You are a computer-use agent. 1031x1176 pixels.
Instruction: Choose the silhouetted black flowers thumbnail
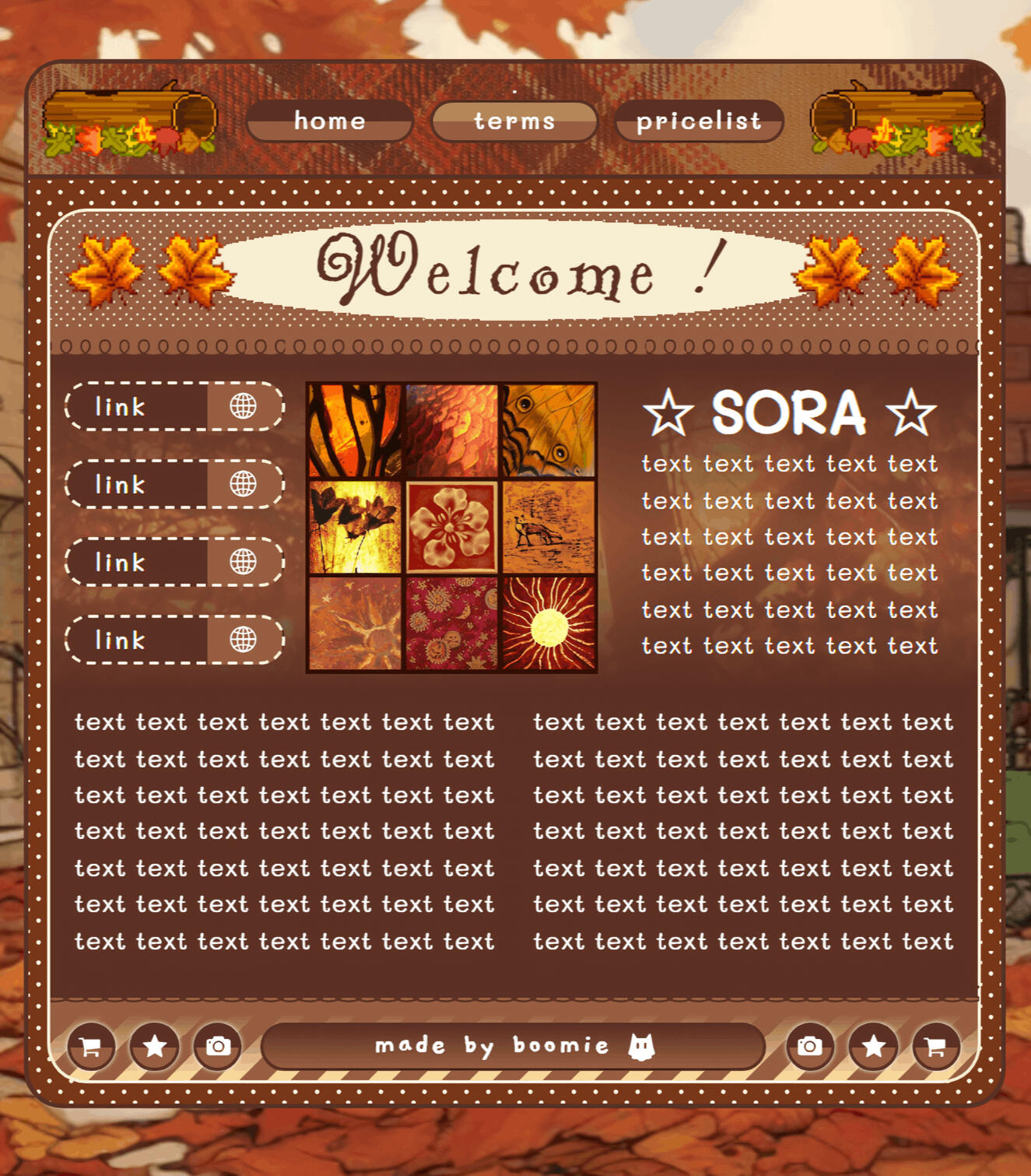point(355,527)
